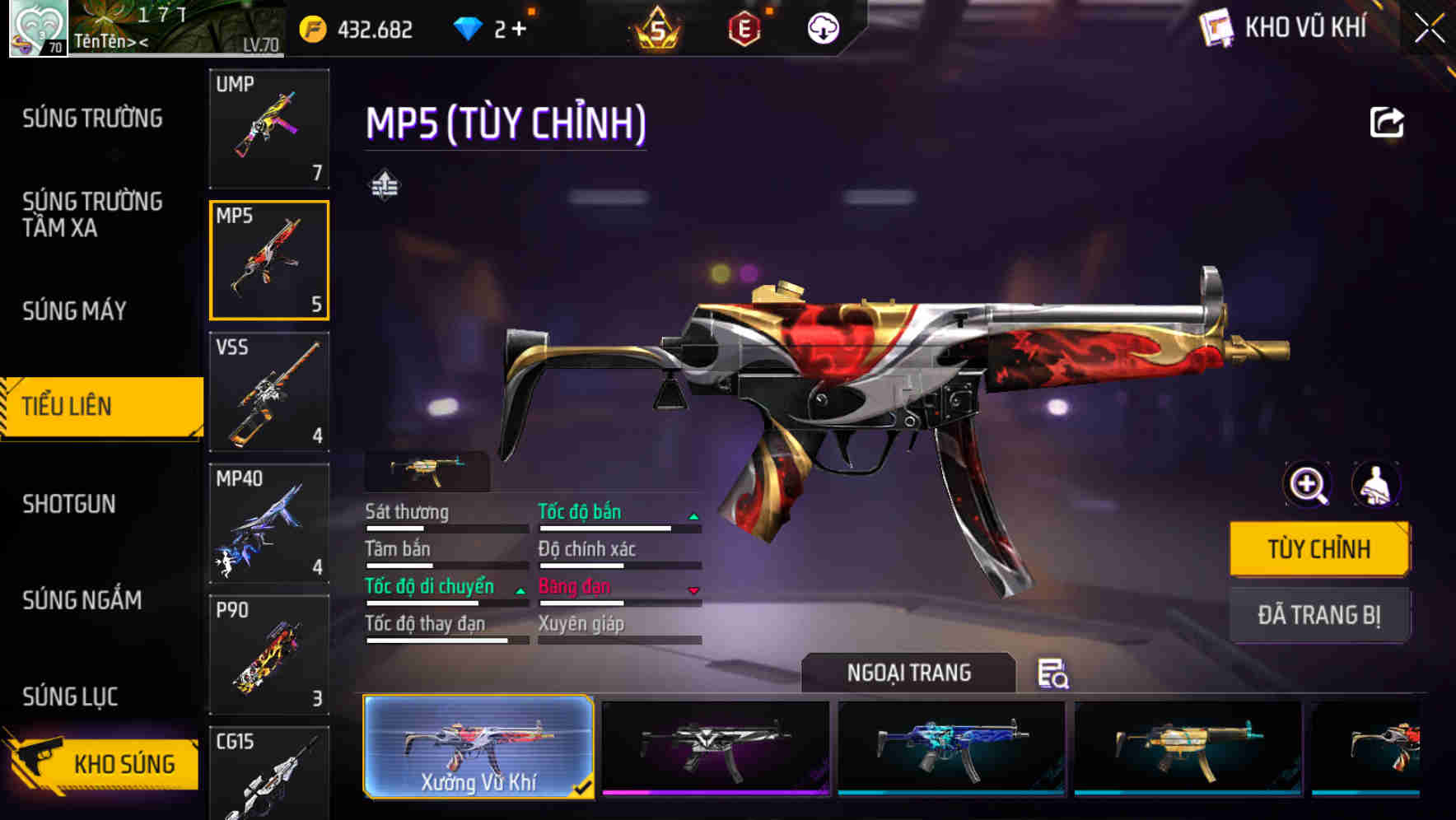Add diamonds with the plus button

click(x=519, y=30)
